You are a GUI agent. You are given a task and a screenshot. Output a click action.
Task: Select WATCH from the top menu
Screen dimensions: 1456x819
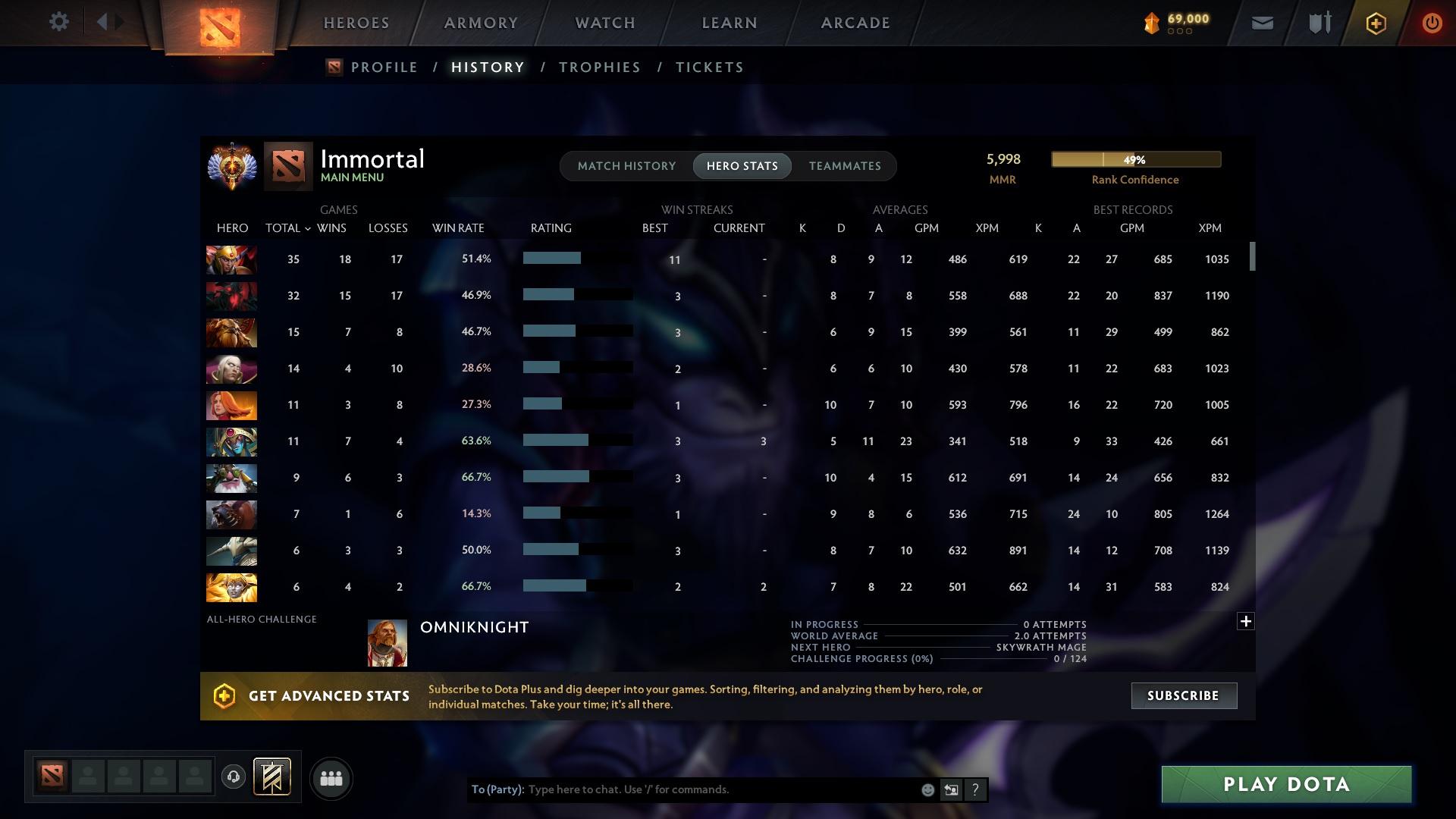click(604, 23)
